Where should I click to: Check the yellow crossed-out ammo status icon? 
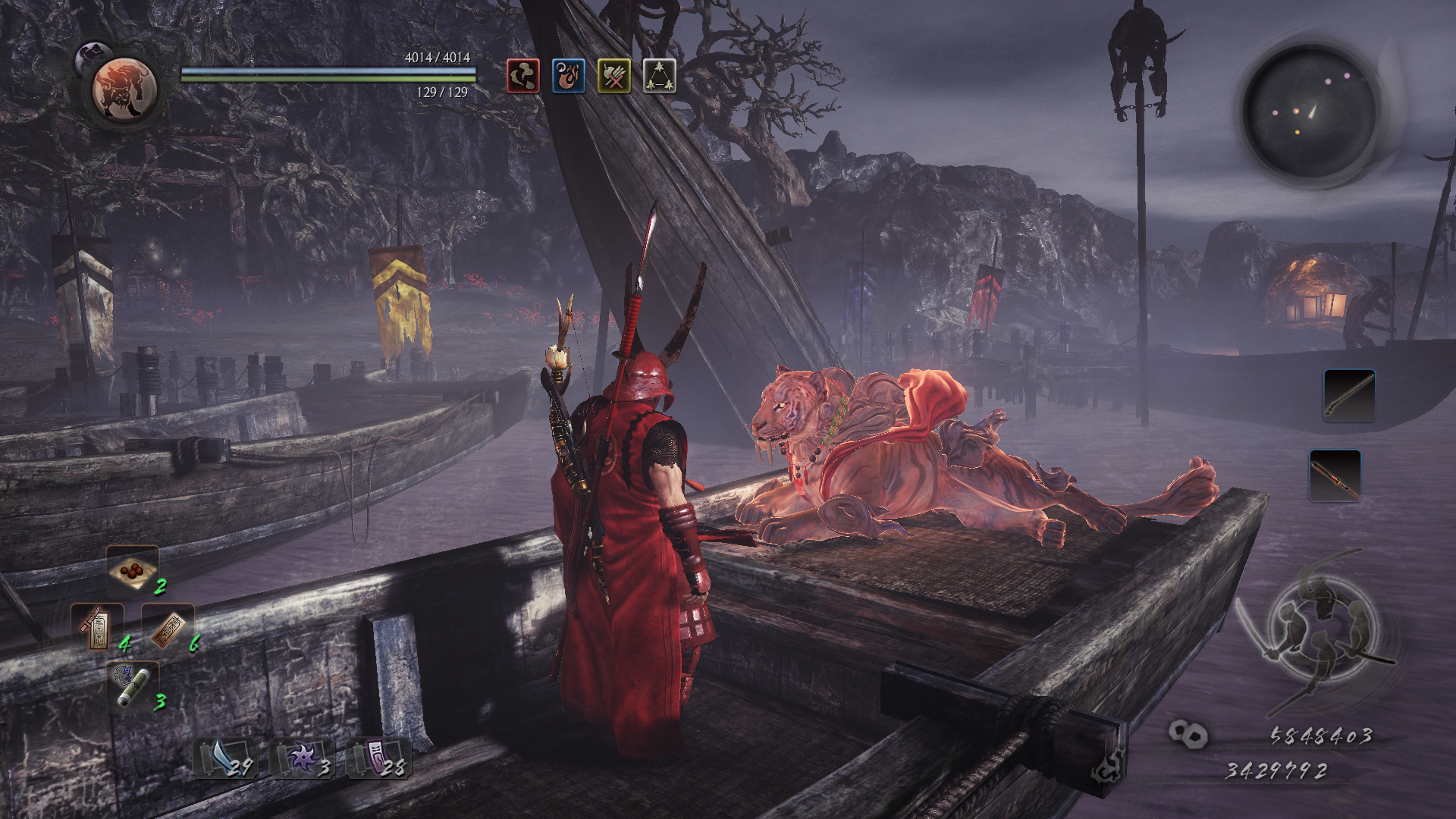pos(614,76)
